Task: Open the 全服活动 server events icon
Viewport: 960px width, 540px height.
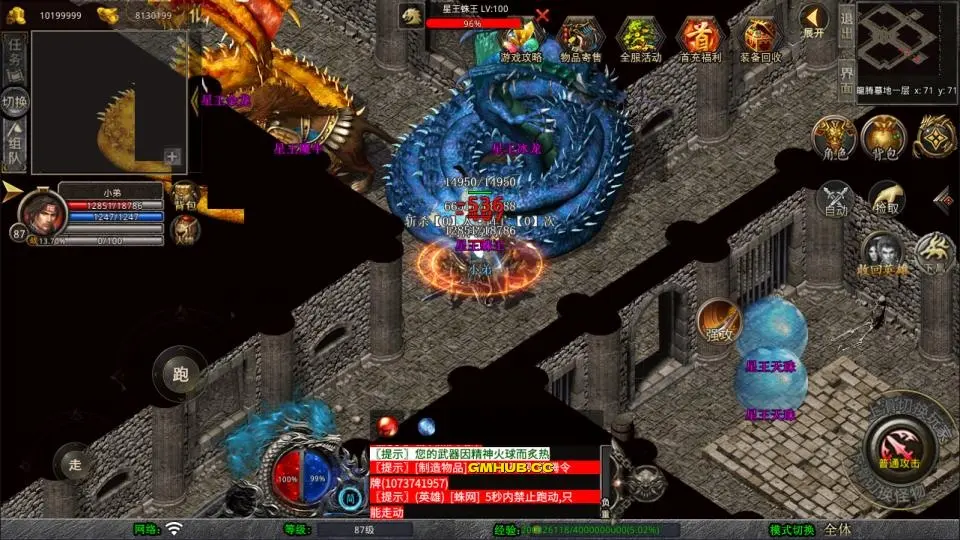Action: pyautogui.click(x=640, y=39)
